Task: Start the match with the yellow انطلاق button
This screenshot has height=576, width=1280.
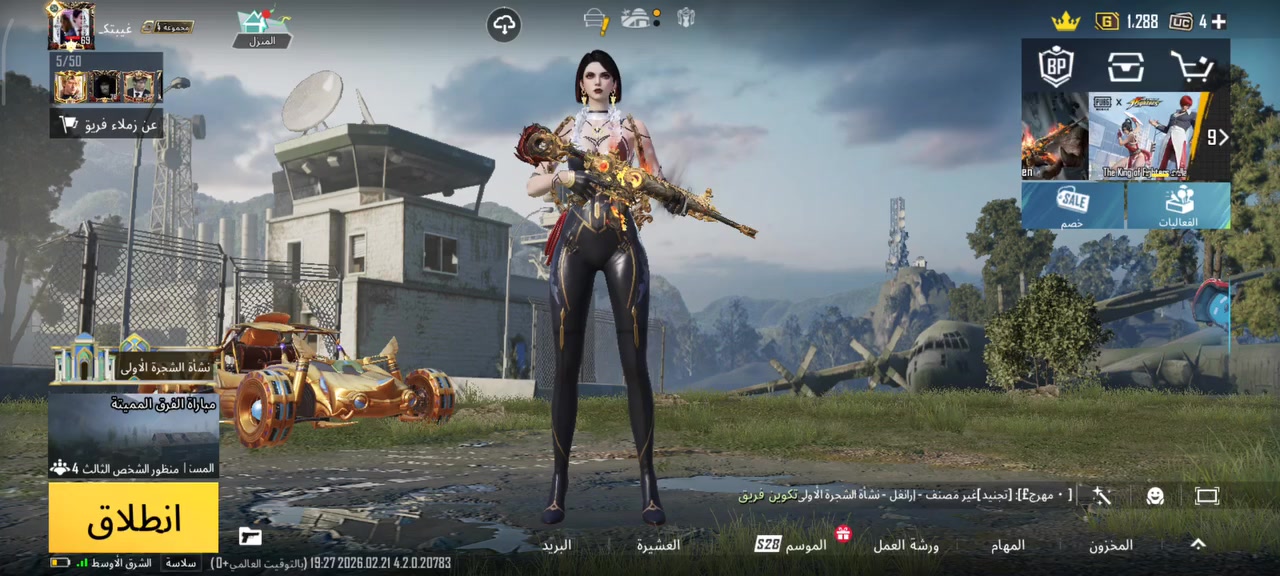Action: 133,518
